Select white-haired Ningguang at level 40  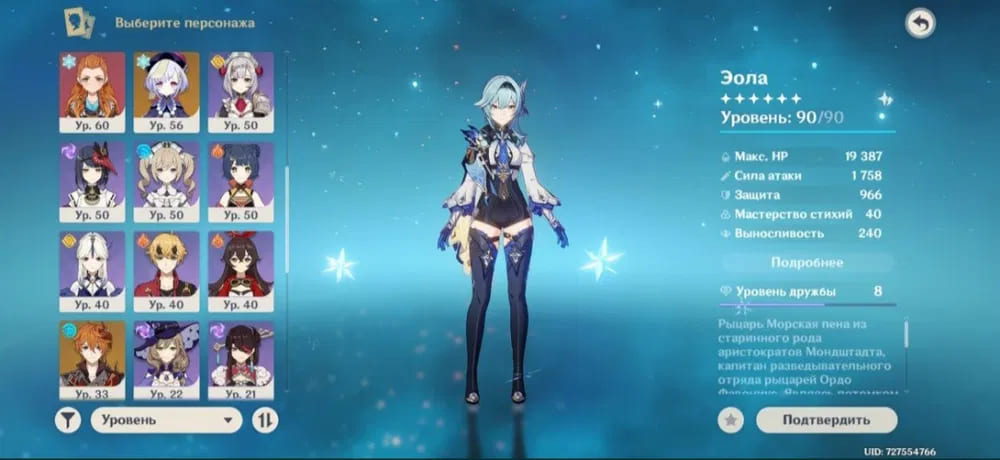(x=92, y=269)
